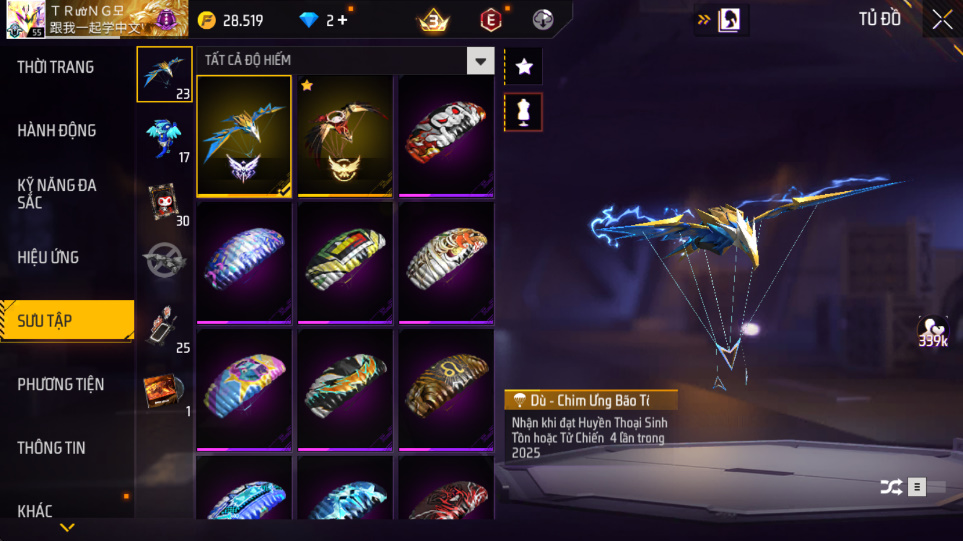Open the THỜI TRANG category
Image resolution: width=963 pixels, height=541 pixels.
56,67
